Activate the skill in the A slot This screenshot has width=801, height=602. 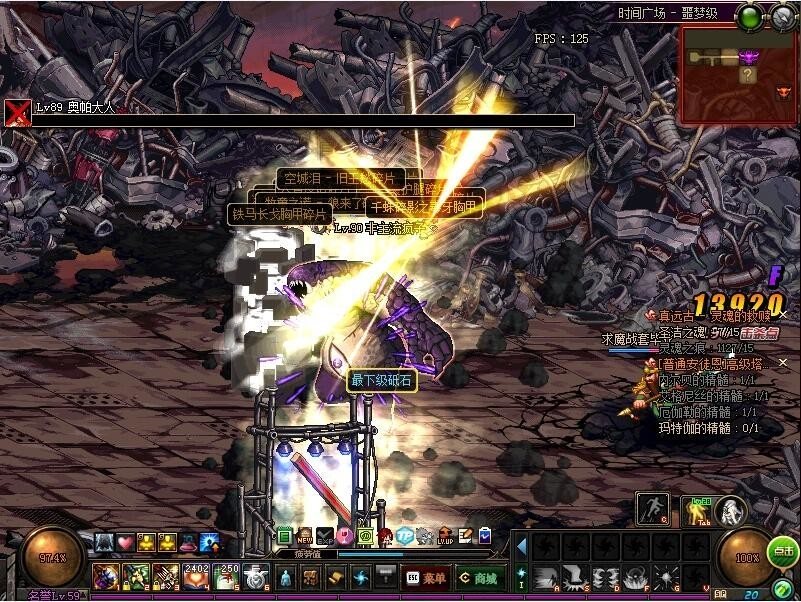[545, 577]
